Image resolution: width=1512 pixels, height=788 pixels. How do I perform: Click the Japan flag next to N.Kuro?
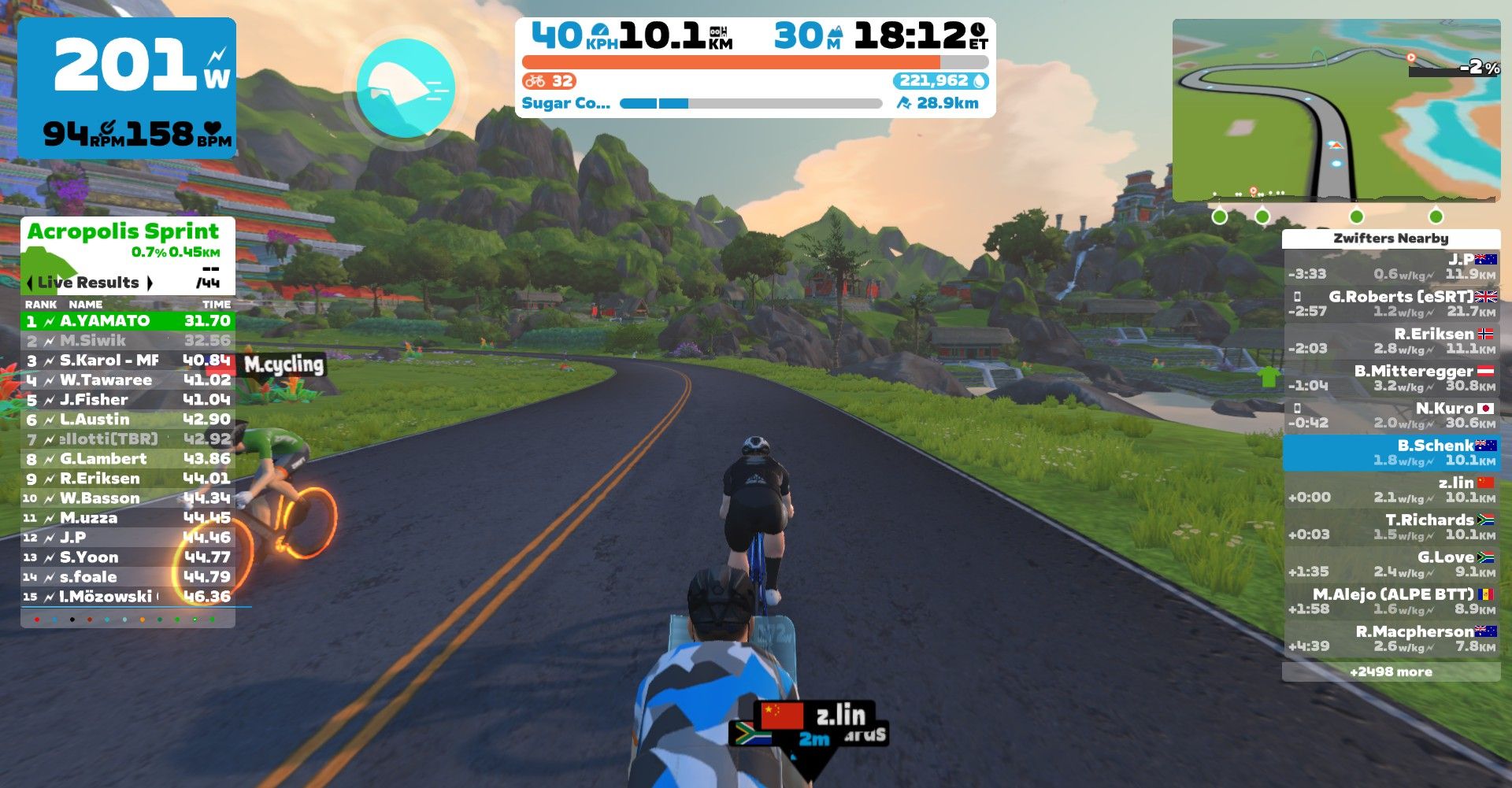1487,408
